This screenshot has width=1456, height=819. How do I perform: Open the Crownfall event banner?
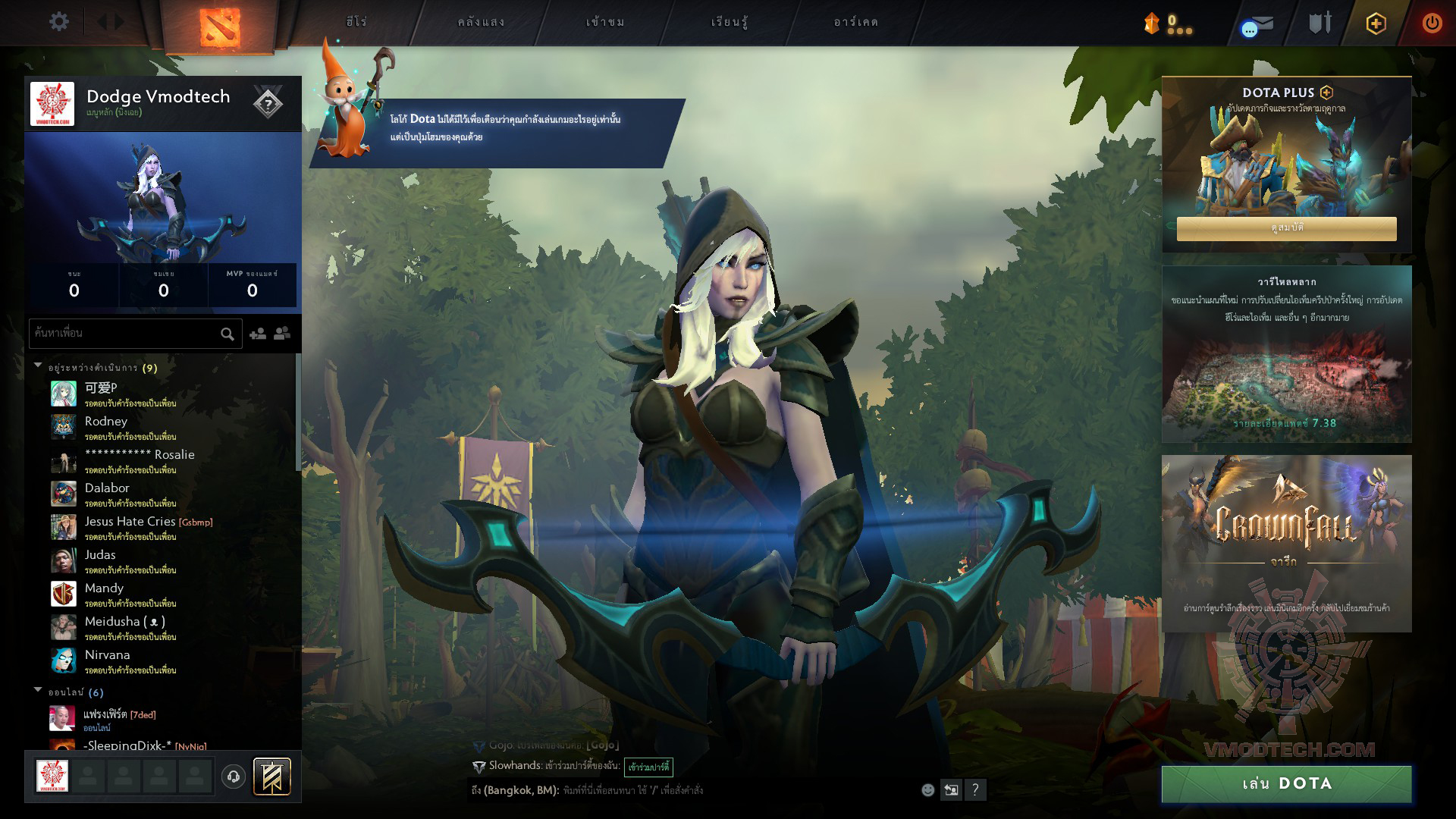pyautogui.click(x=1286, y=543)
